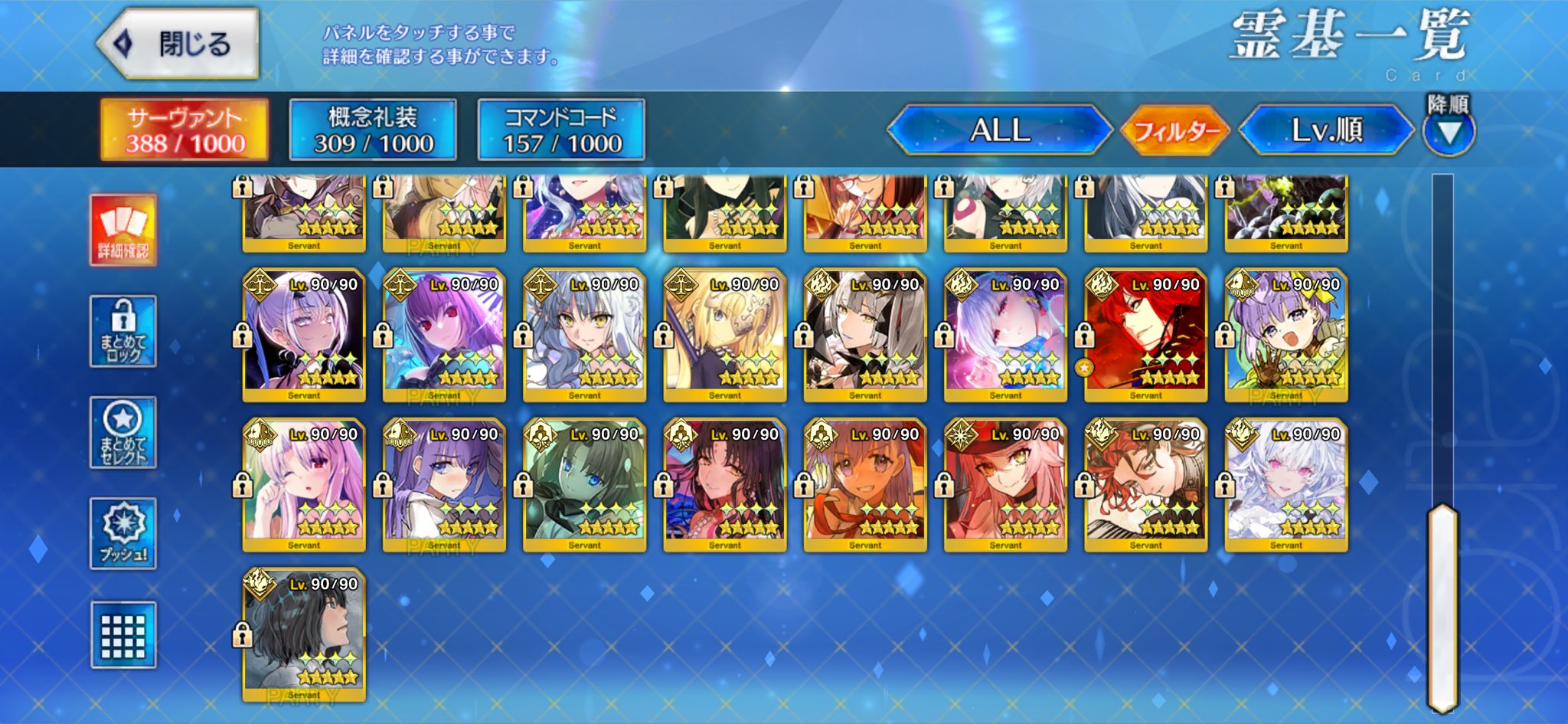
Task: Switch to the 概念礼装 tab
Action: (x=373, y=129)
